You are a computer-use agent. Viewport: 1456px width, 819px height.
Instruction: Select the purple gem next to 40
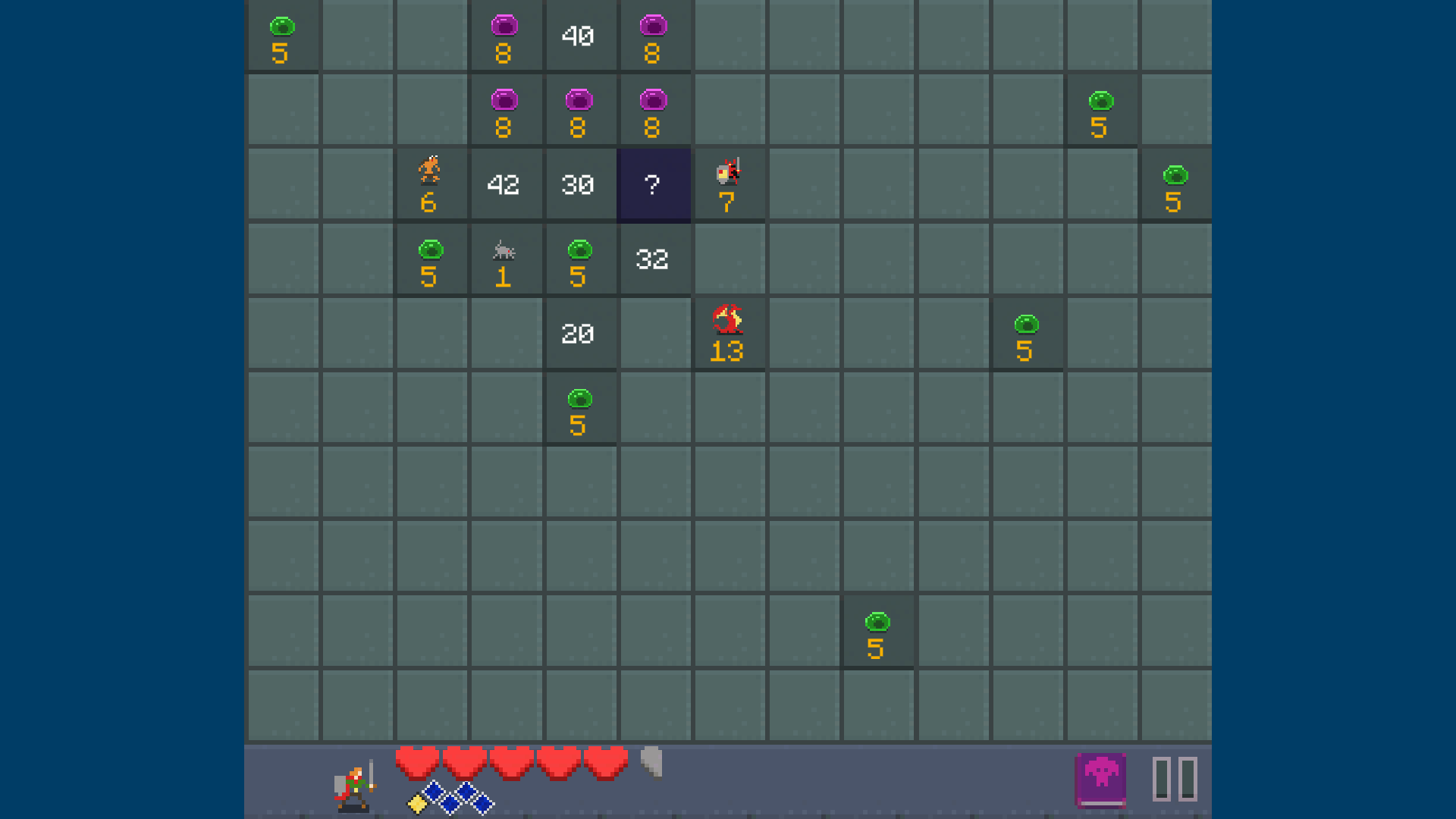506,36
